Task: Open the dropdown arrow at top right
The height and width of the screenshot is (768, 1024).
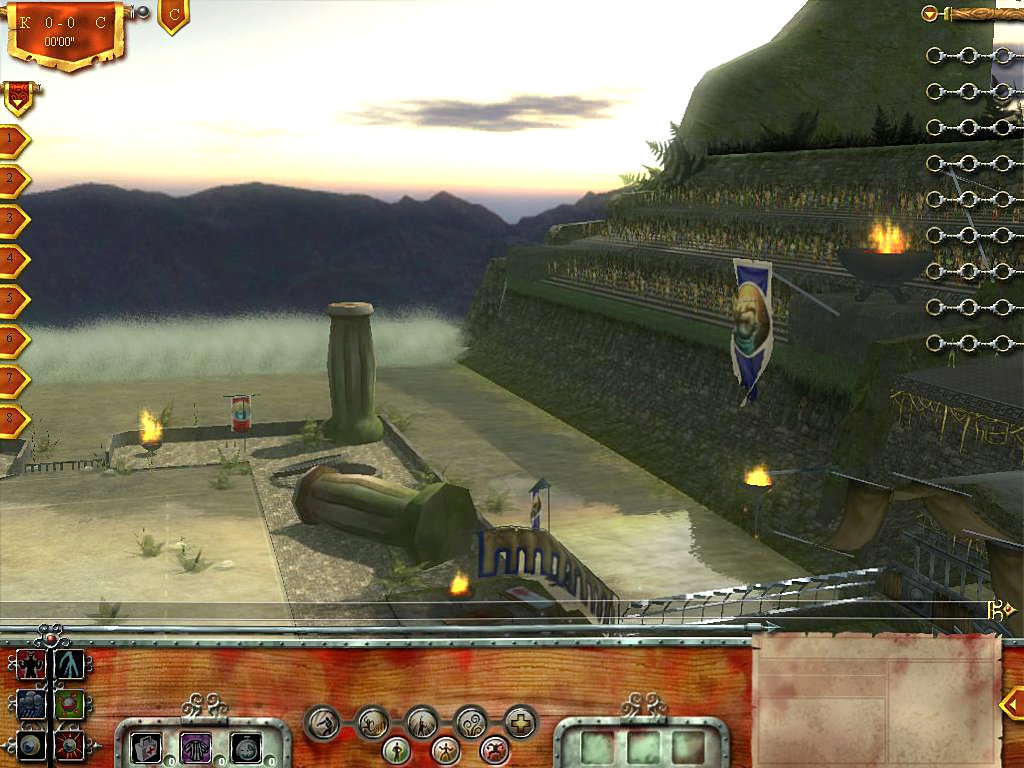Action: pyautogui.click(x=931, y=14)
